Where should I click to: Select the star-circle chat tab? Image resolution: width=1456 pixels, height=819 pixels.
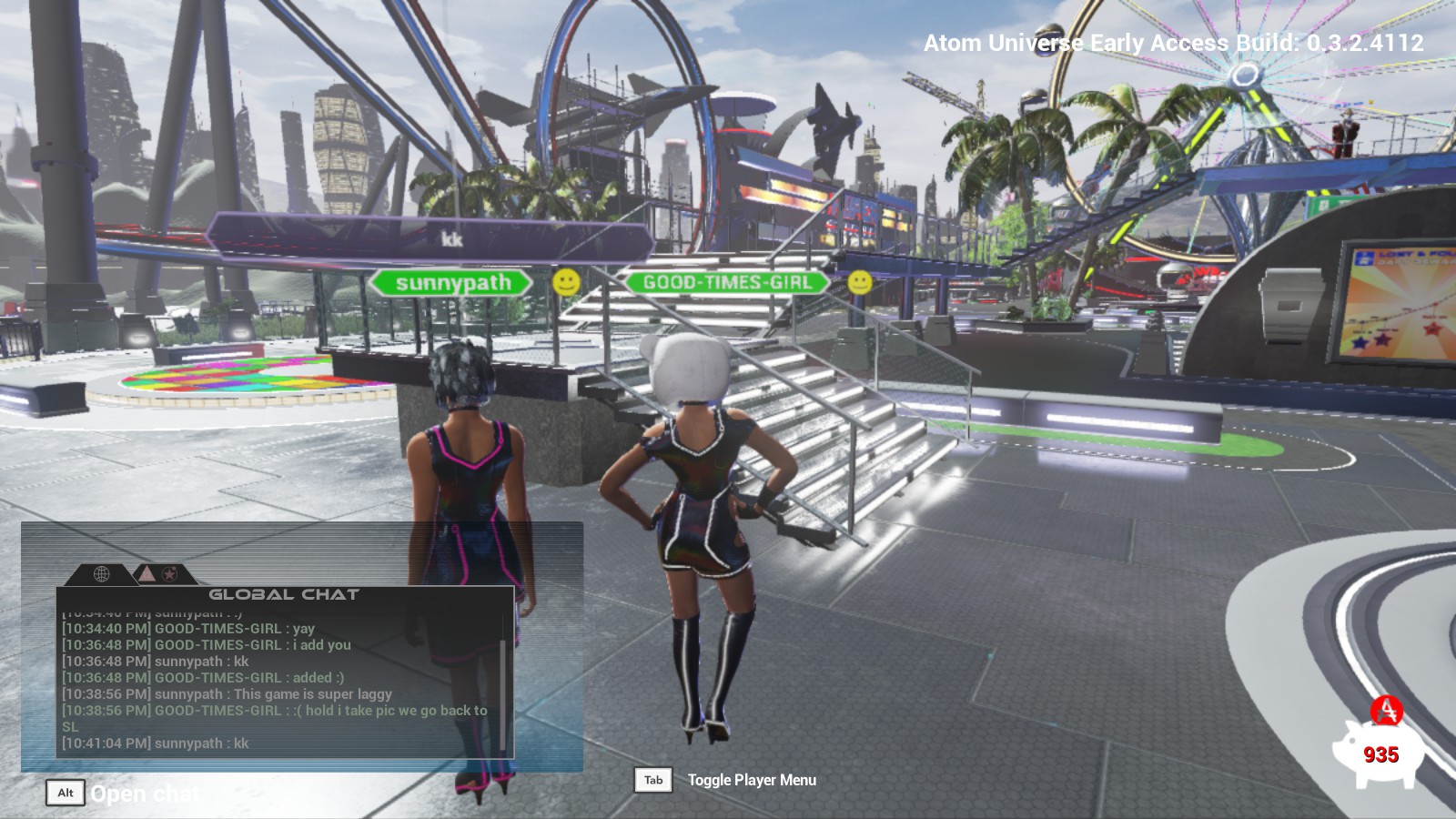pos(169,574)
